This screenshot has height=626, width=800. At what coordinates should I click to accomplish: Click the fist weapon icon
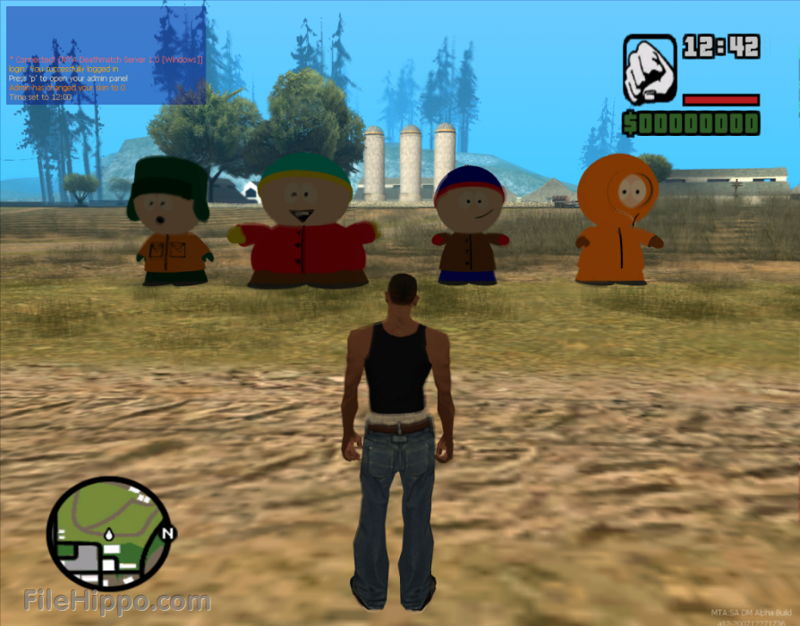(650, 70)
